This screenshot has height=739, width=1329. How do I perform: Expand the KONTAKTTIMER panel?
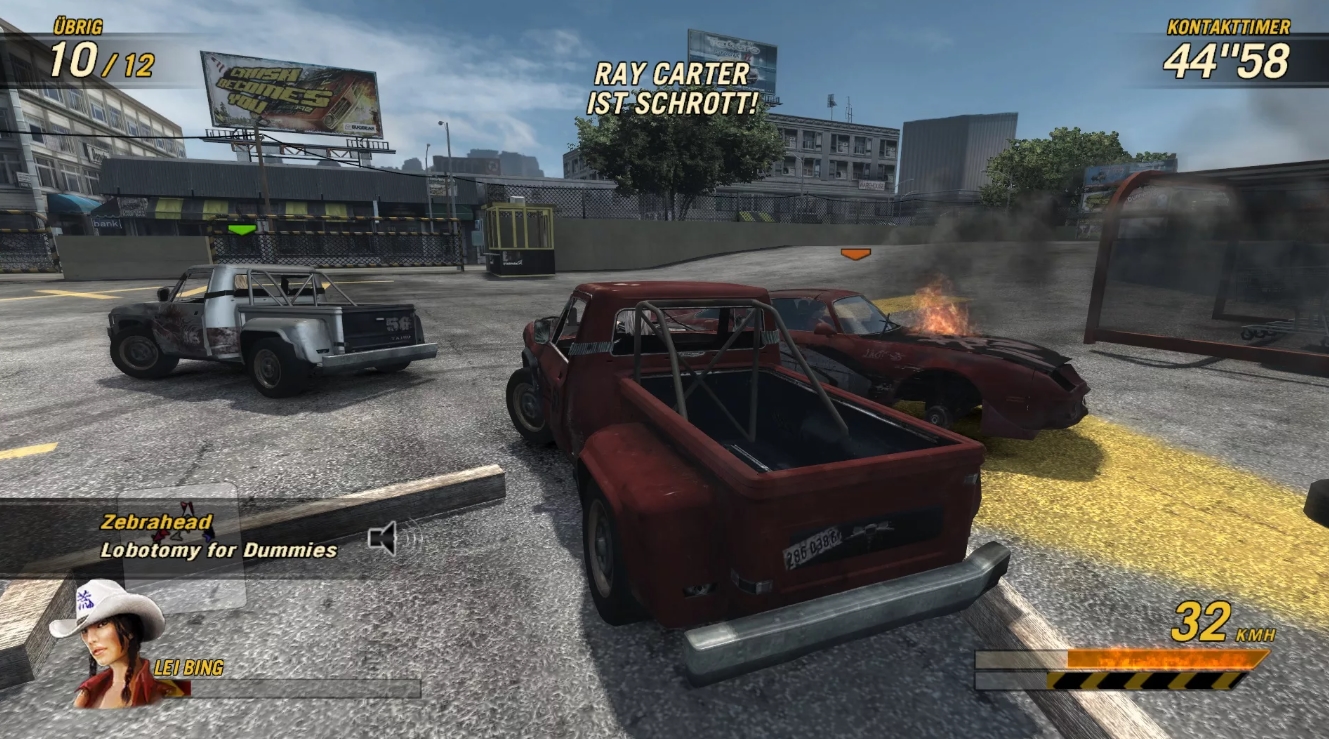pyautogui.click(x=1225, y=45)
